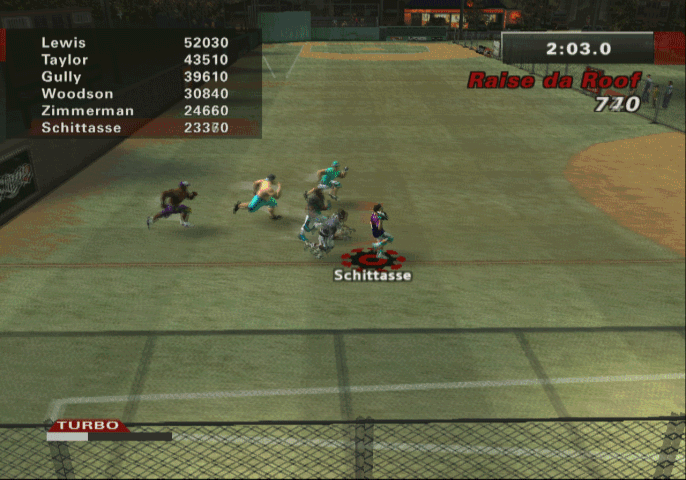This screenshot has height=480, width=686.
Task: Click Gully's leaderboard row
Action: click(135, 77)
